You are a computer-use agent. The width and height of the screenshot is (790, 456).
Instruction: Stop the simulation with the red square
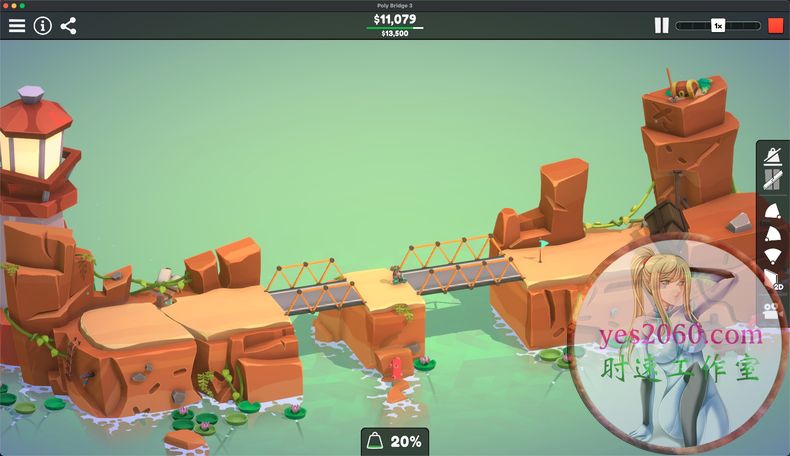point(775,26)
